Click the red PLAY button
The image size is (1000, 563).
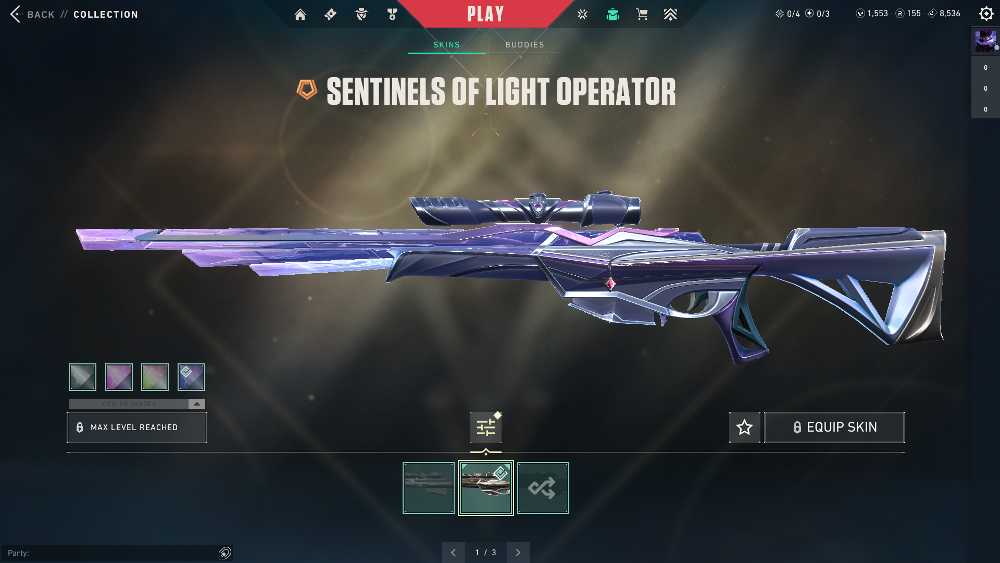[485, 14]
